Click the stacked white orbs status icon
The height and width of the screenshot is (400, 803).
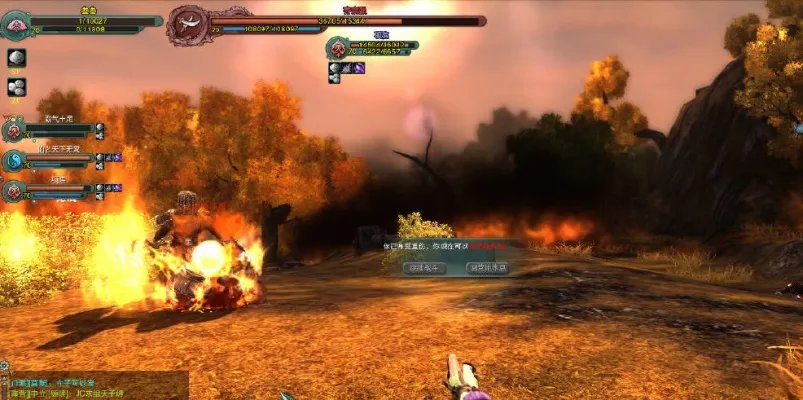click(16, 87)
